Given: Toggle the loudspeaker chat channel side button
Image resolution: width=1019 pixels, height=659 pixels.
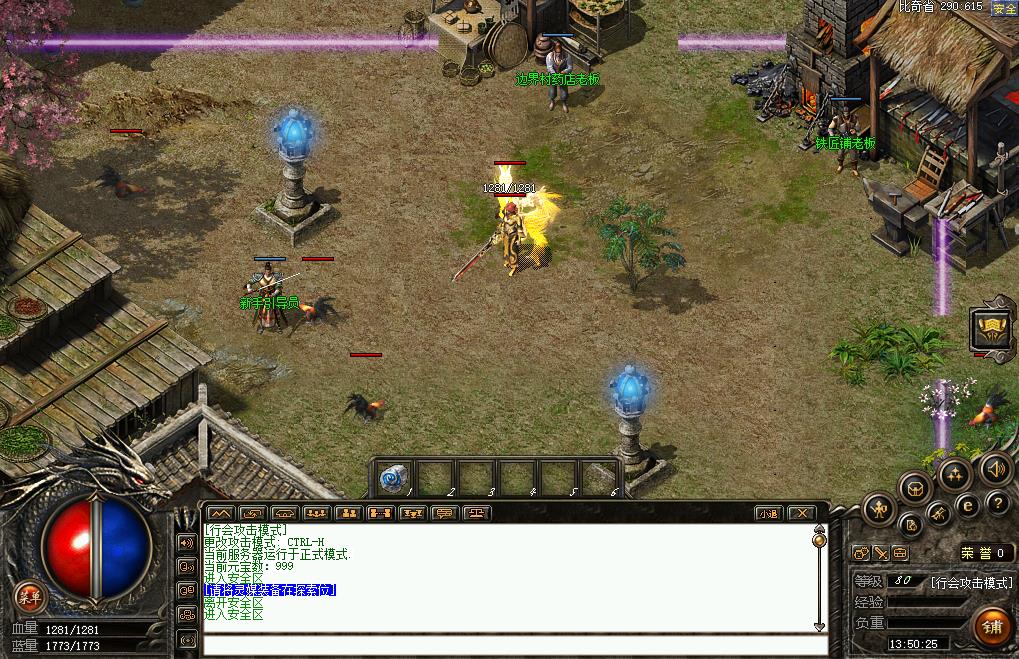Looking at the screenshot, I should coord(187,542).
